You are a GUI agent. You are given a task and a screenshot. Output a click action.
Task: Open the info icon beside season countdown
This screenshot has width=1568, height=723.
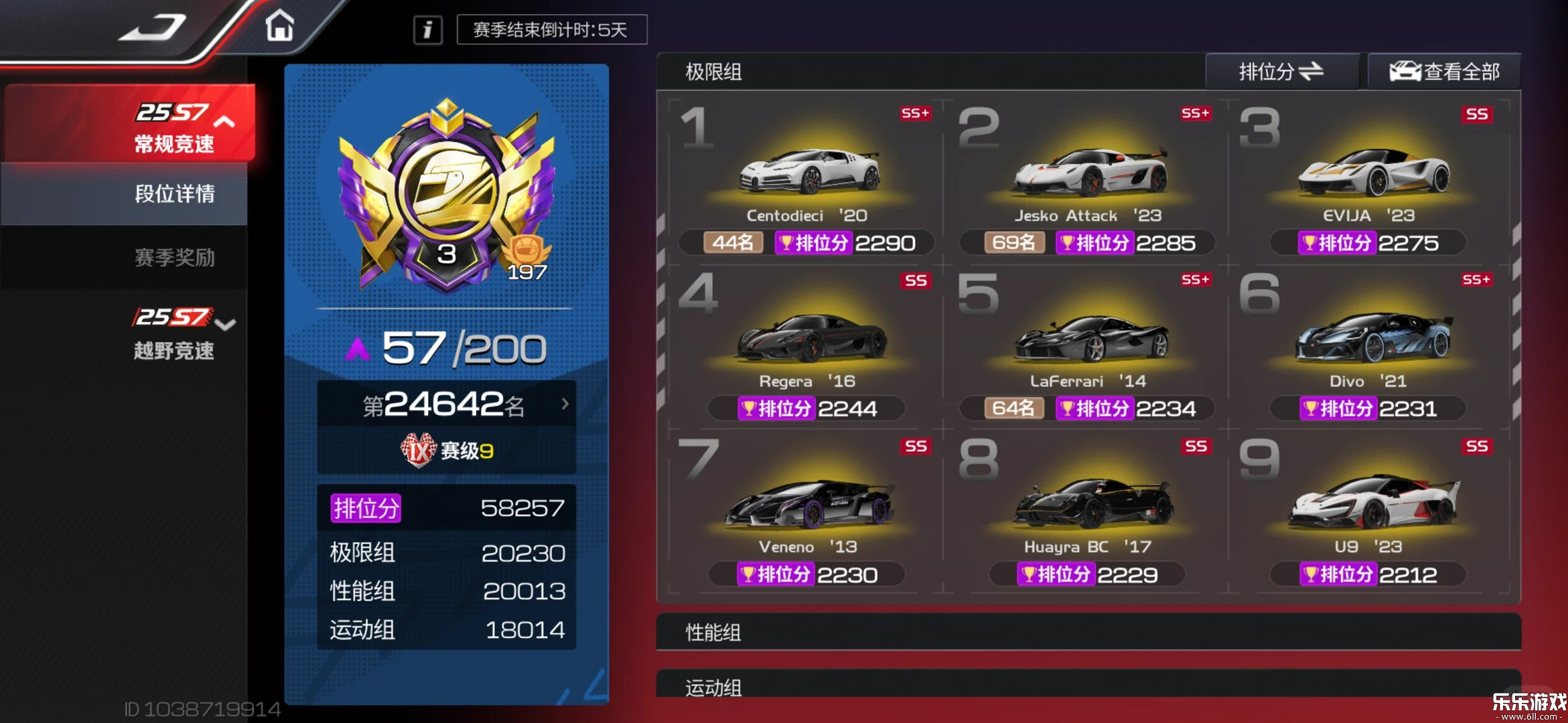(x=427, y=29)
